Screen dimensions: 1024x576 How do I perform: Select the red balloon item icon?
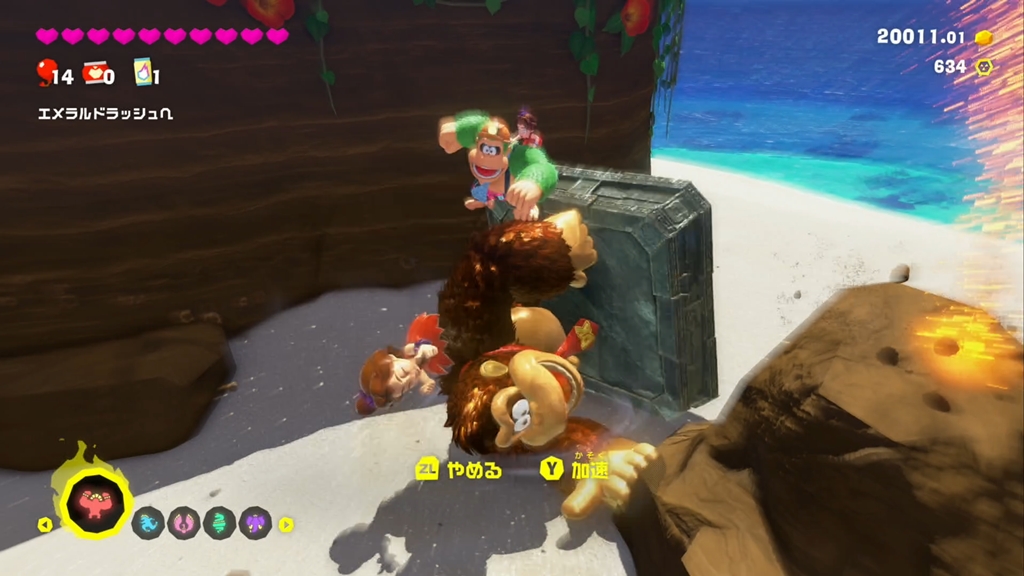point(46,73)
